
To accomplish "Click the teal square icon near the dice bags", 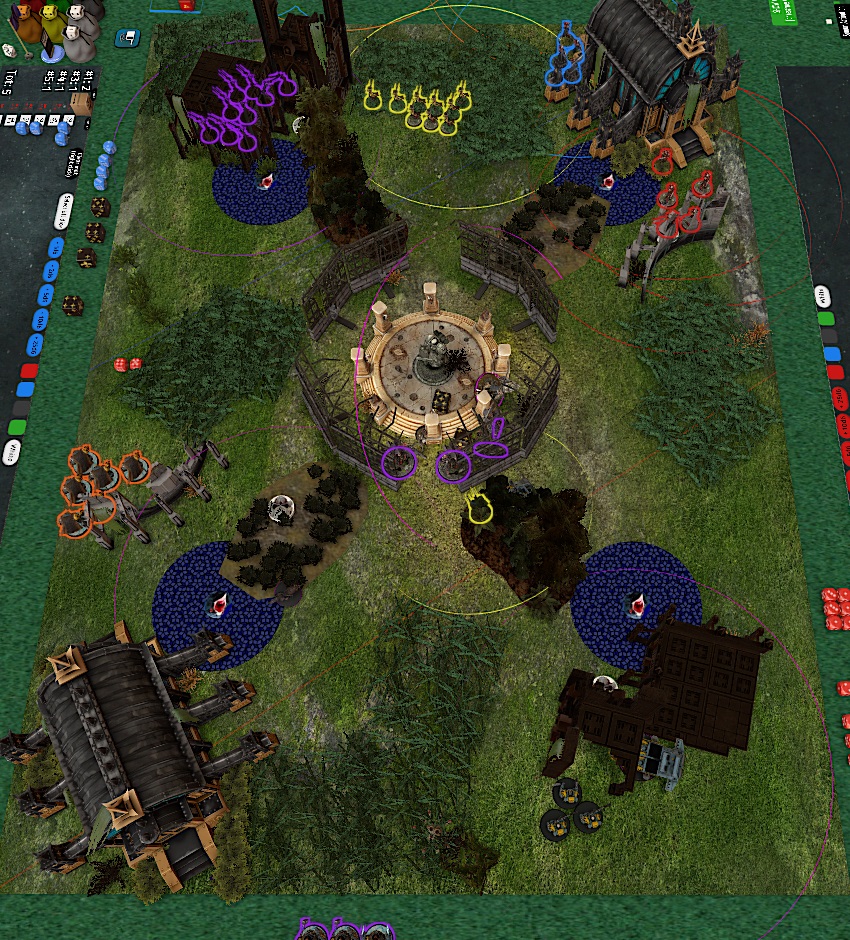I will point(127,39).
